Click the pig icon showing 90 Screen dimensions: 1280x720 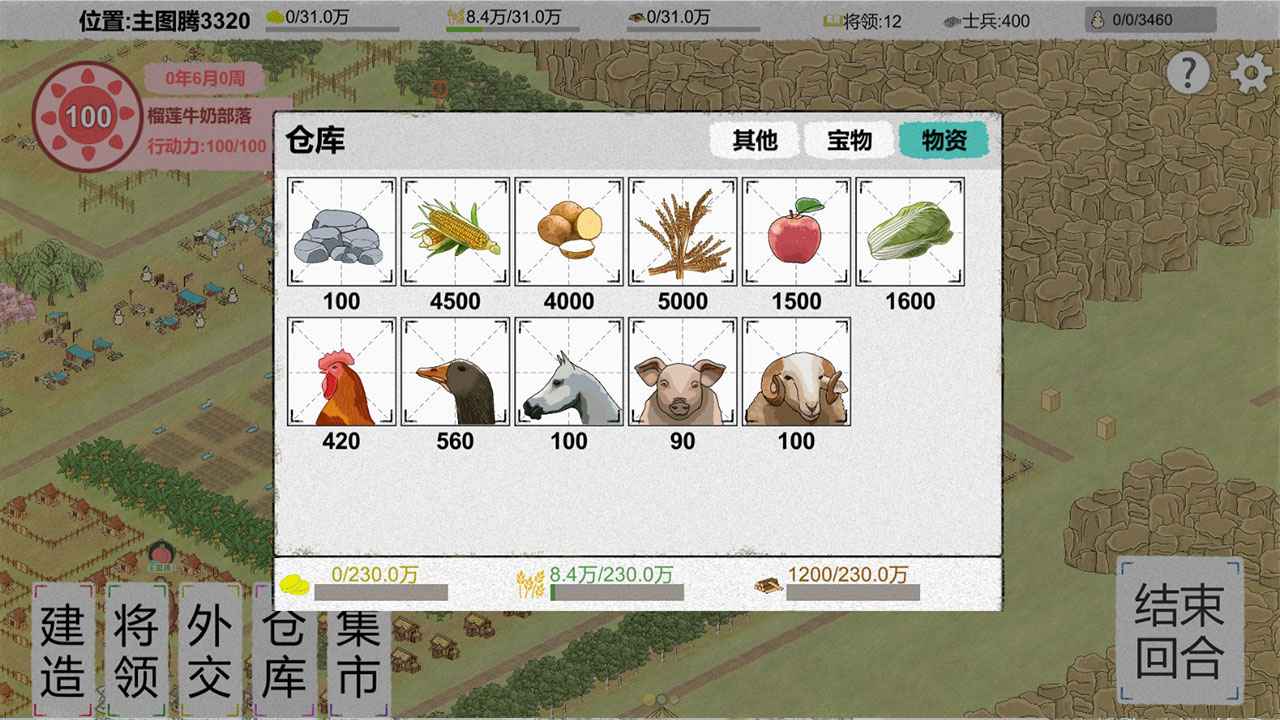683,372
